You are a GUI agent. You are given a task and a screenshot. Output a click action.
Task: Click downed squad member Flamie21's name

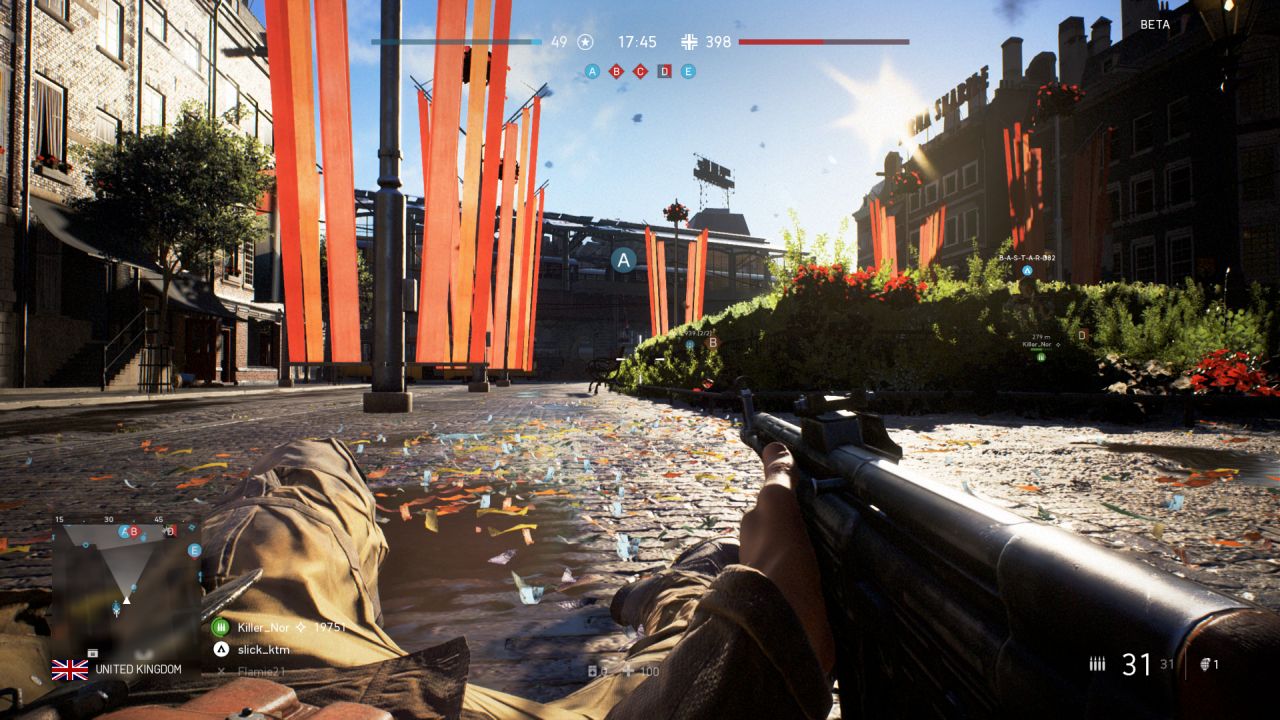[x=261, y=671]
